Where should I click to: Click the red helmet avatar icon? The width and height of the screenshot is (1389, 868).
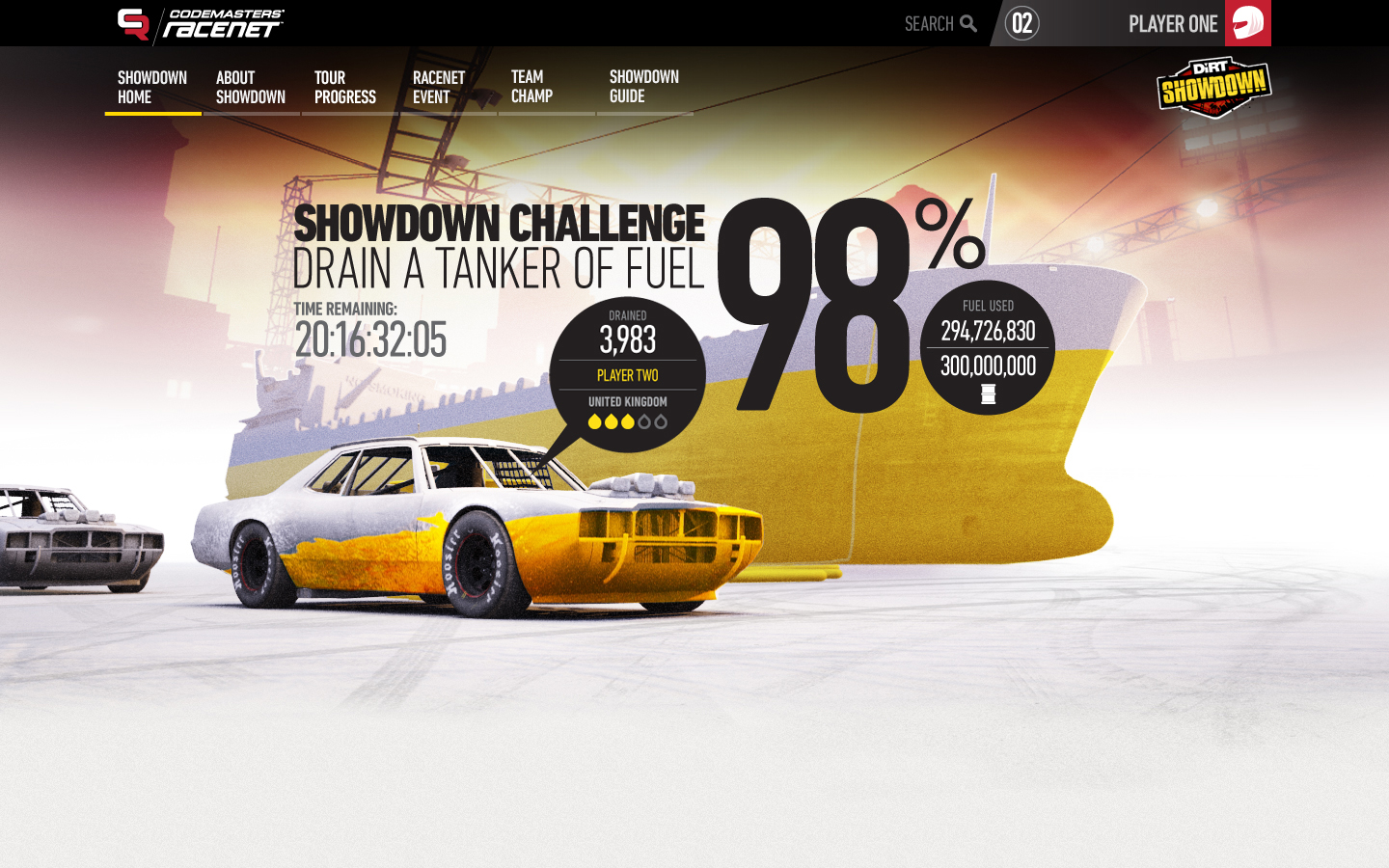(1246, 23)
